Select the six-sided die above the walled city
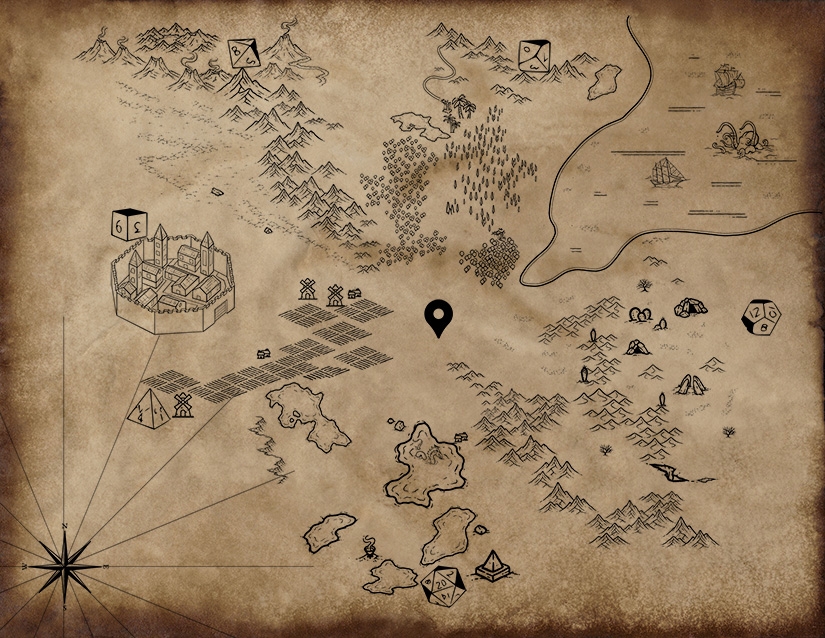This screenshot has width=825, height=638. [130, 225]
